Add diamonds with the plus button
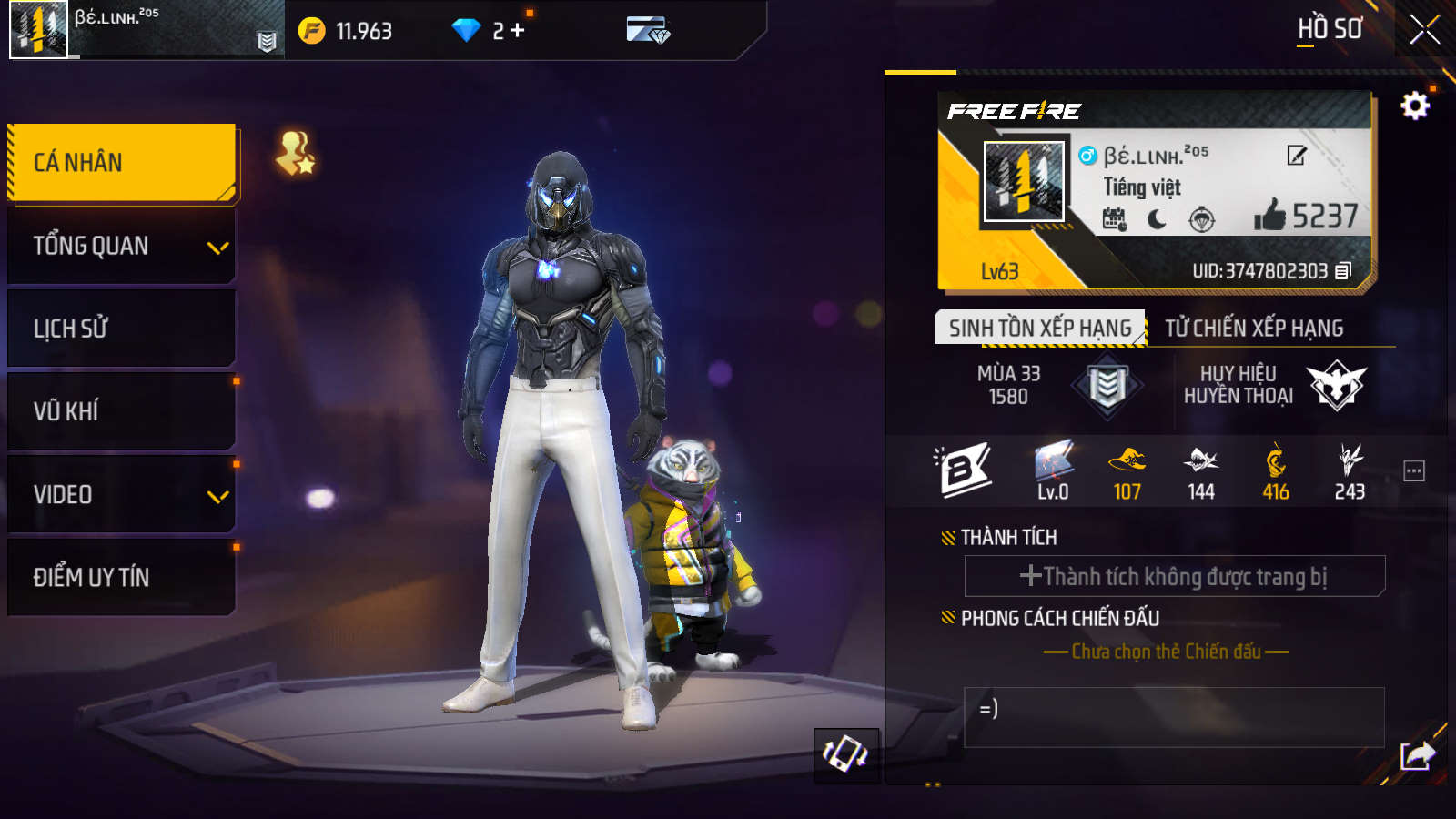This screenshot has height=819, width=1456. click(x=518, y=31)
